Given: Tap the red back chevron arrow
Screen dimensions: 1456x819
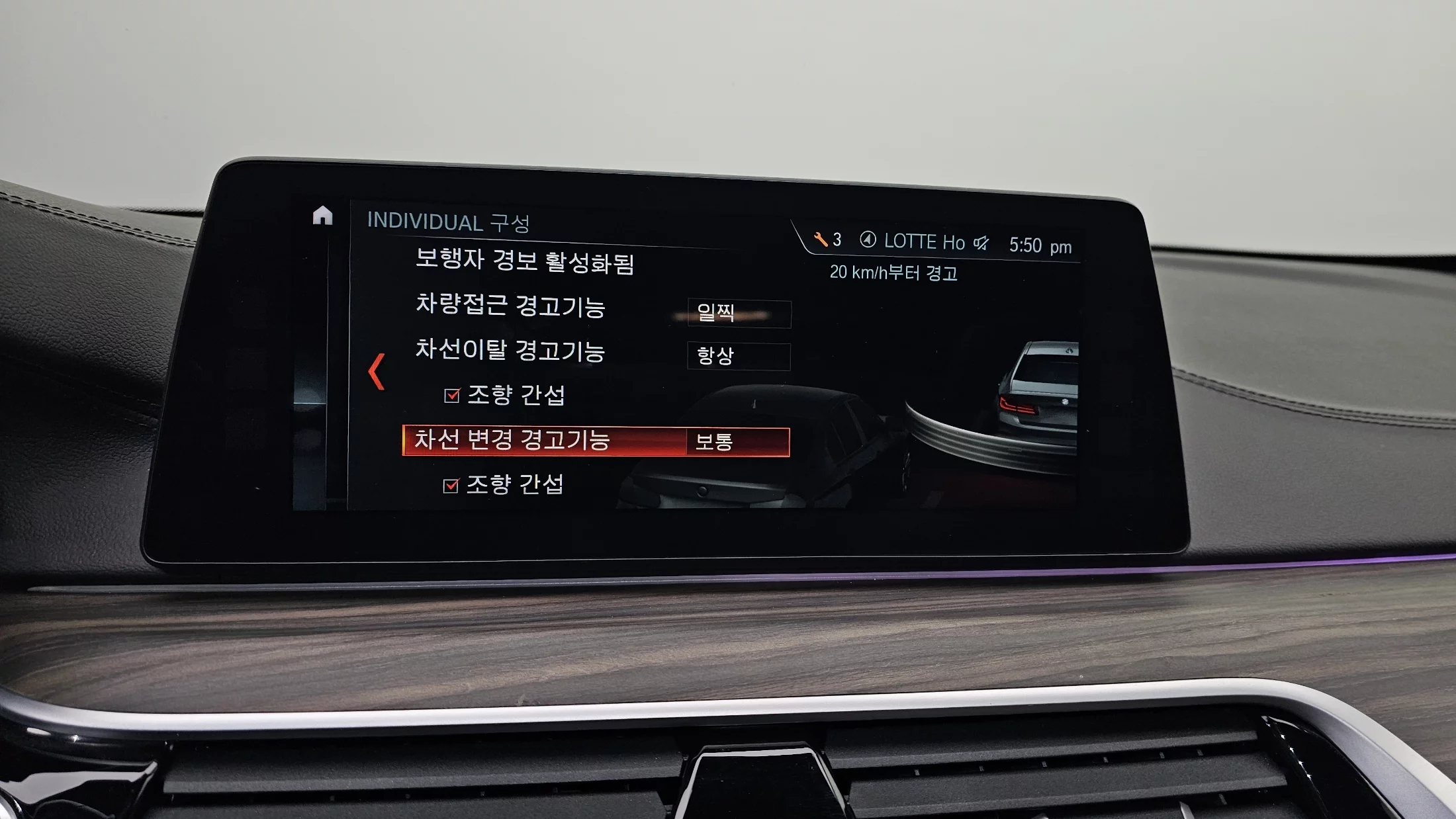Looking at the screenshot, I should click(377, 372).
